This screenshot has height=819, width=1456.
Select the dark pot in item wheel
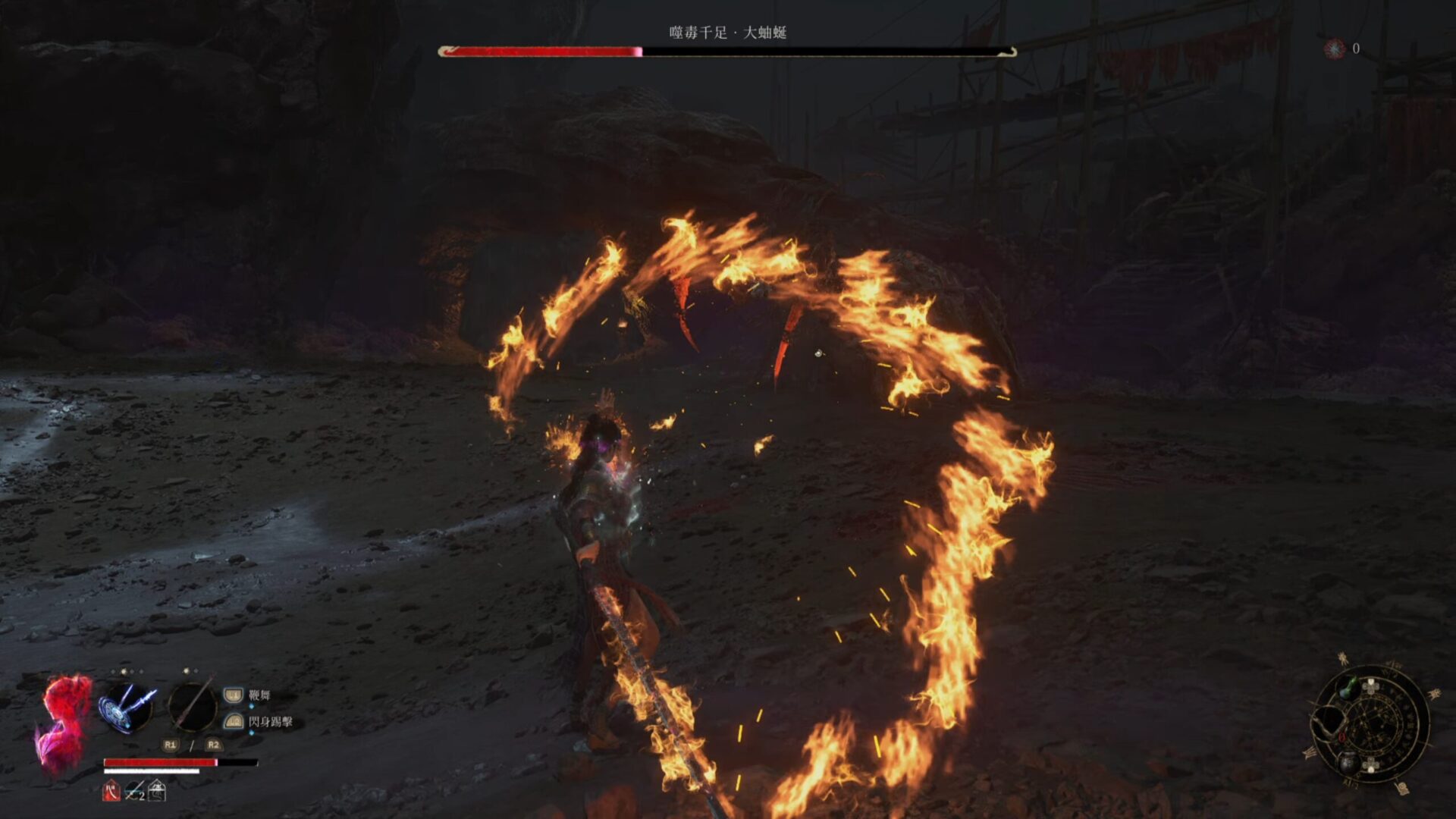coord(1348,762)
